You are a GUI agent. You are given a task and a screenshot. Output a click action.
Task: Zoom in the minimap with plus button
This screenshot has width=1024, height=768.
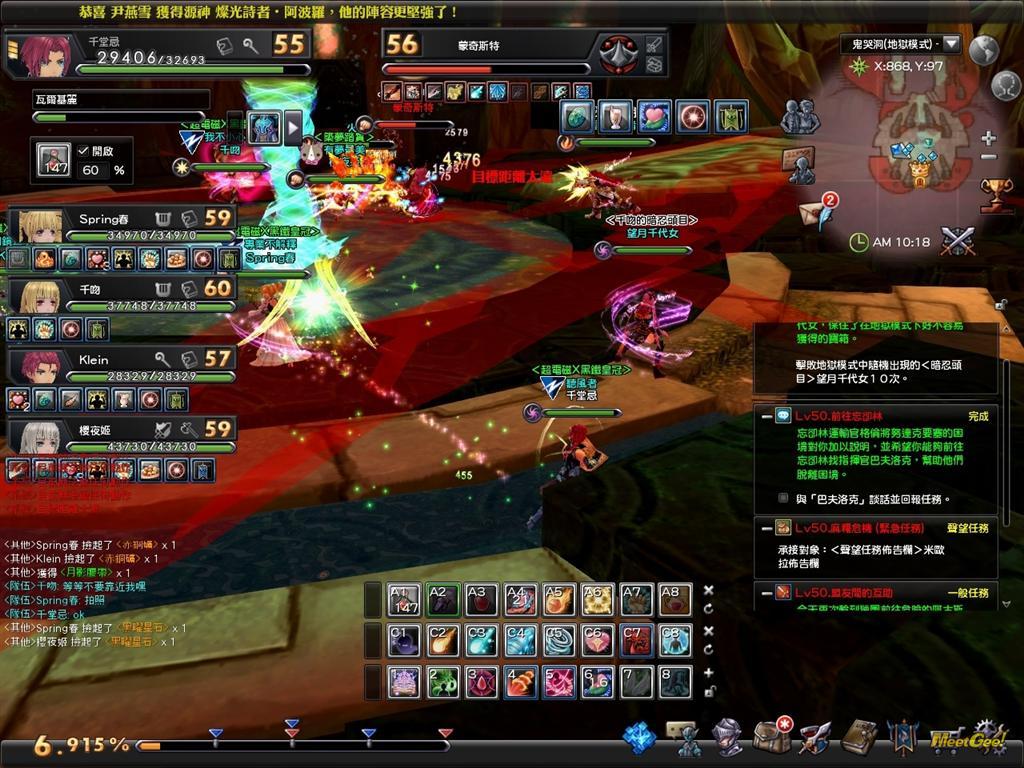tap(989, 138)
